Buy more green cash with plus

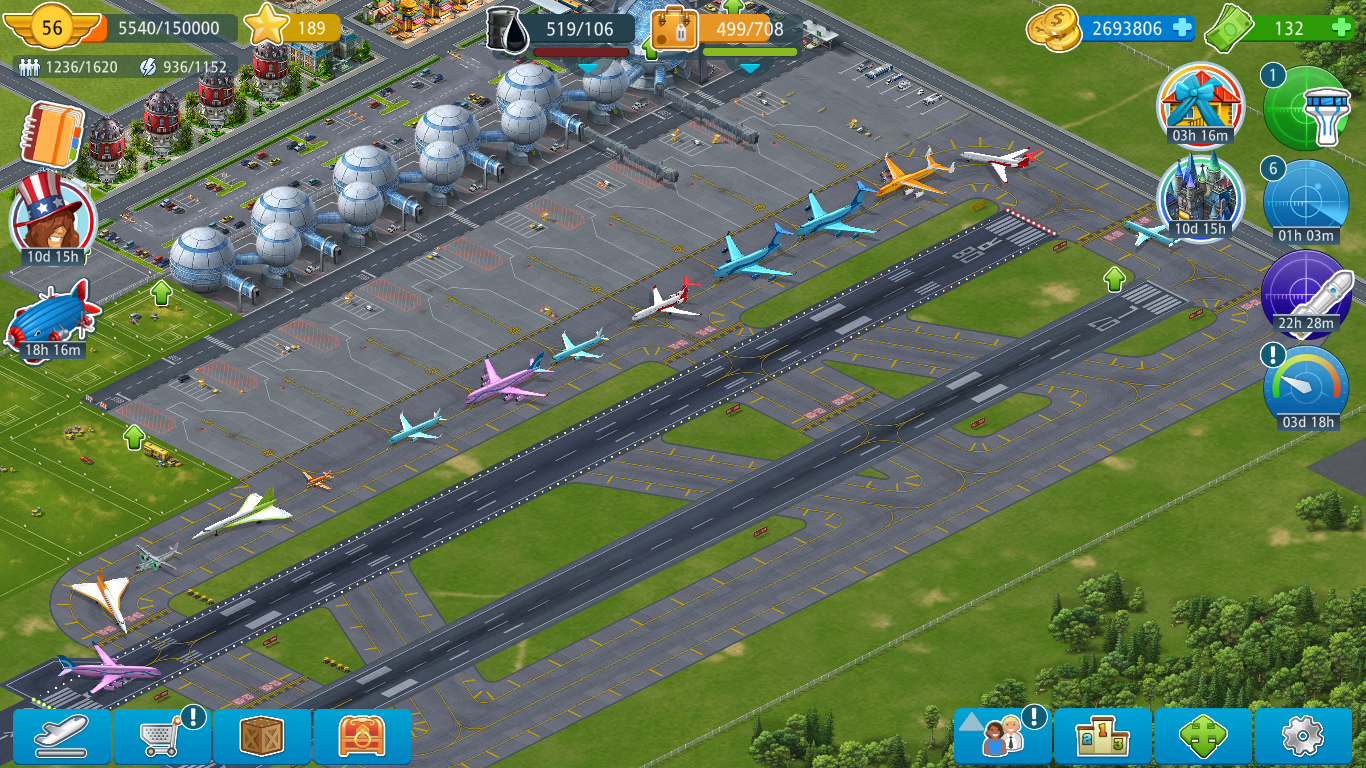pyautogui.click(x=1342, y=28)
